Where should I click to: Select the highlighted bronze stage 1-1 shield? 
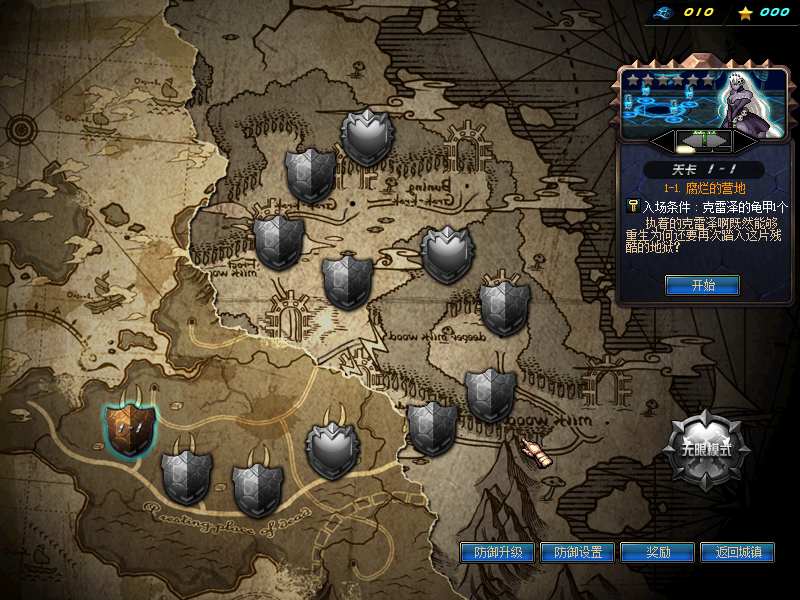[130, 429]
